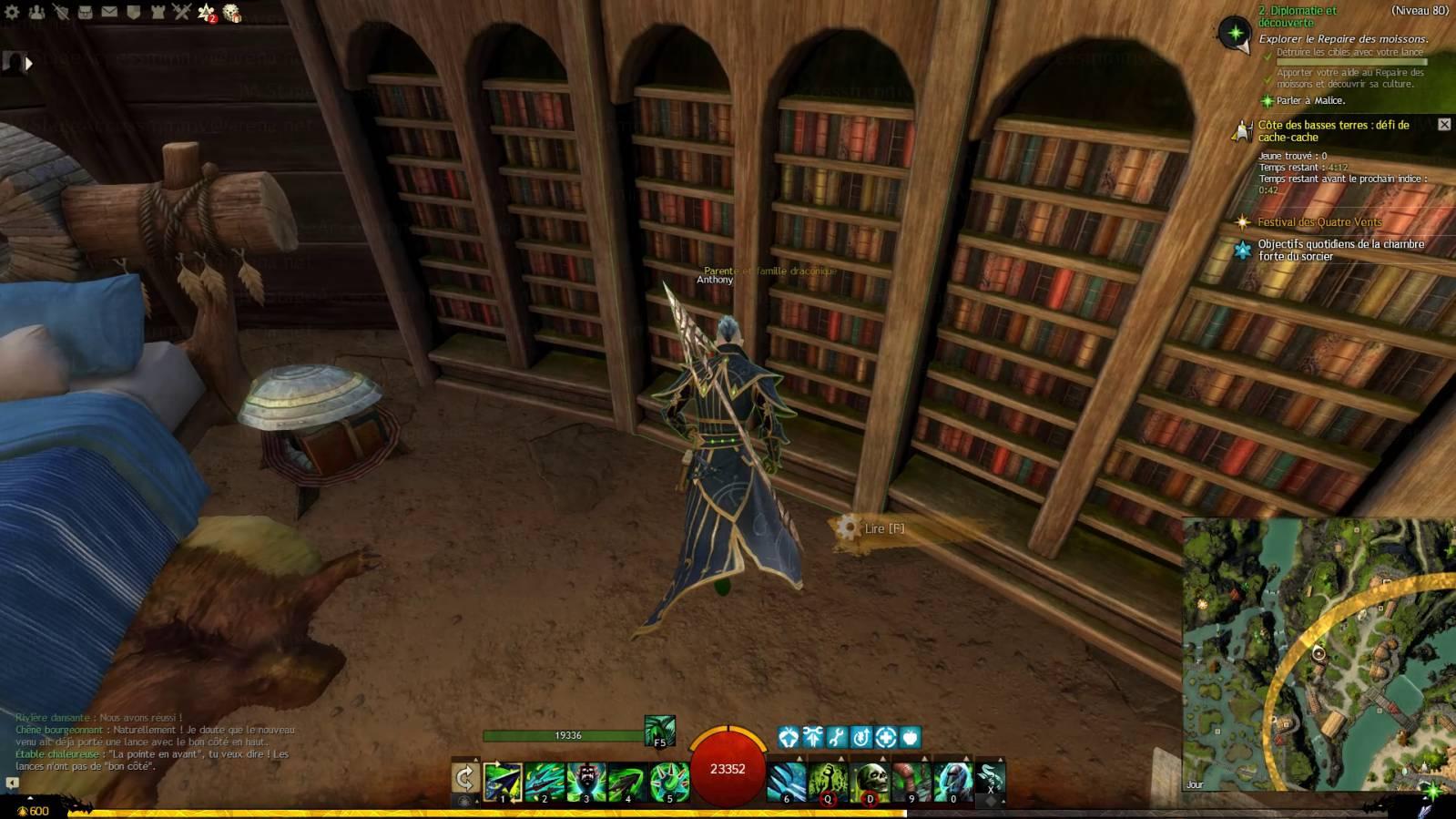This screenshot has height=819, width=1456.
Task: Activate the green skull utility skill
Action: pos(870,782)
